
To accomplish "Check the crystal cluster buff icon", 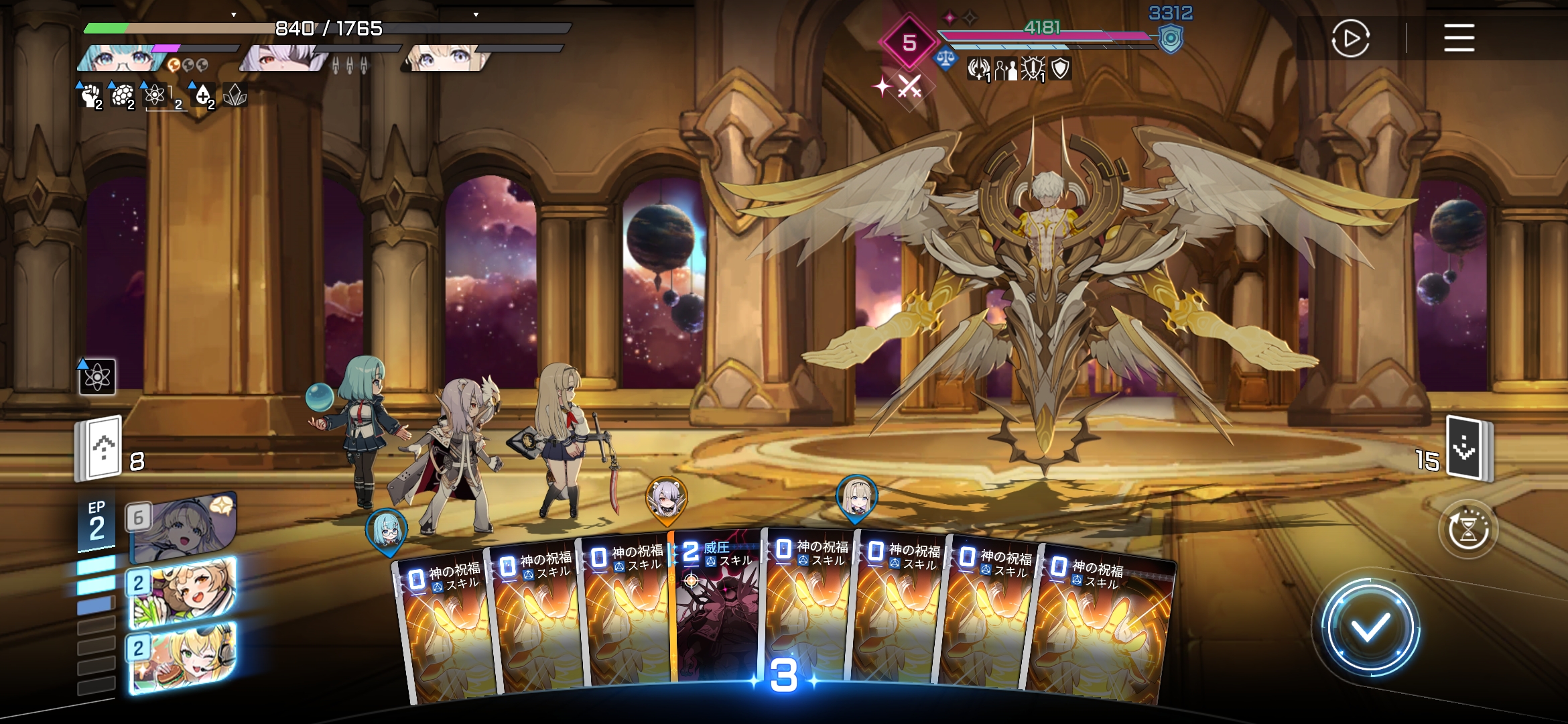I will pyautogui.click(x=235, y=96).
